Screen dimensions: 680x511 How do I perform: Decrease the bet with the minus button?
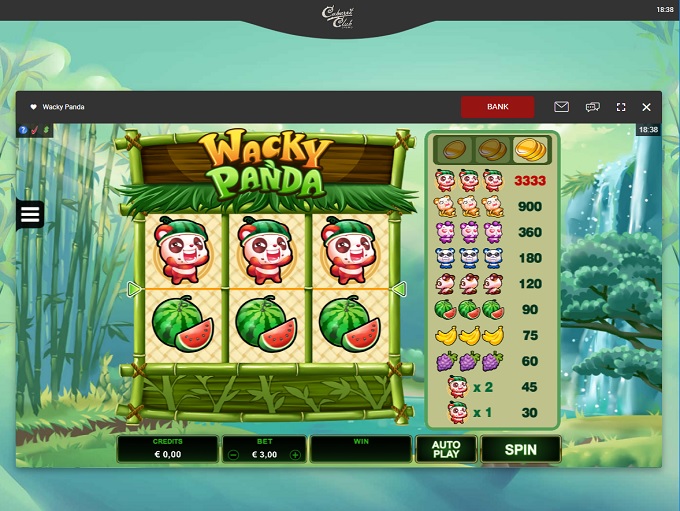click(233, 454)
